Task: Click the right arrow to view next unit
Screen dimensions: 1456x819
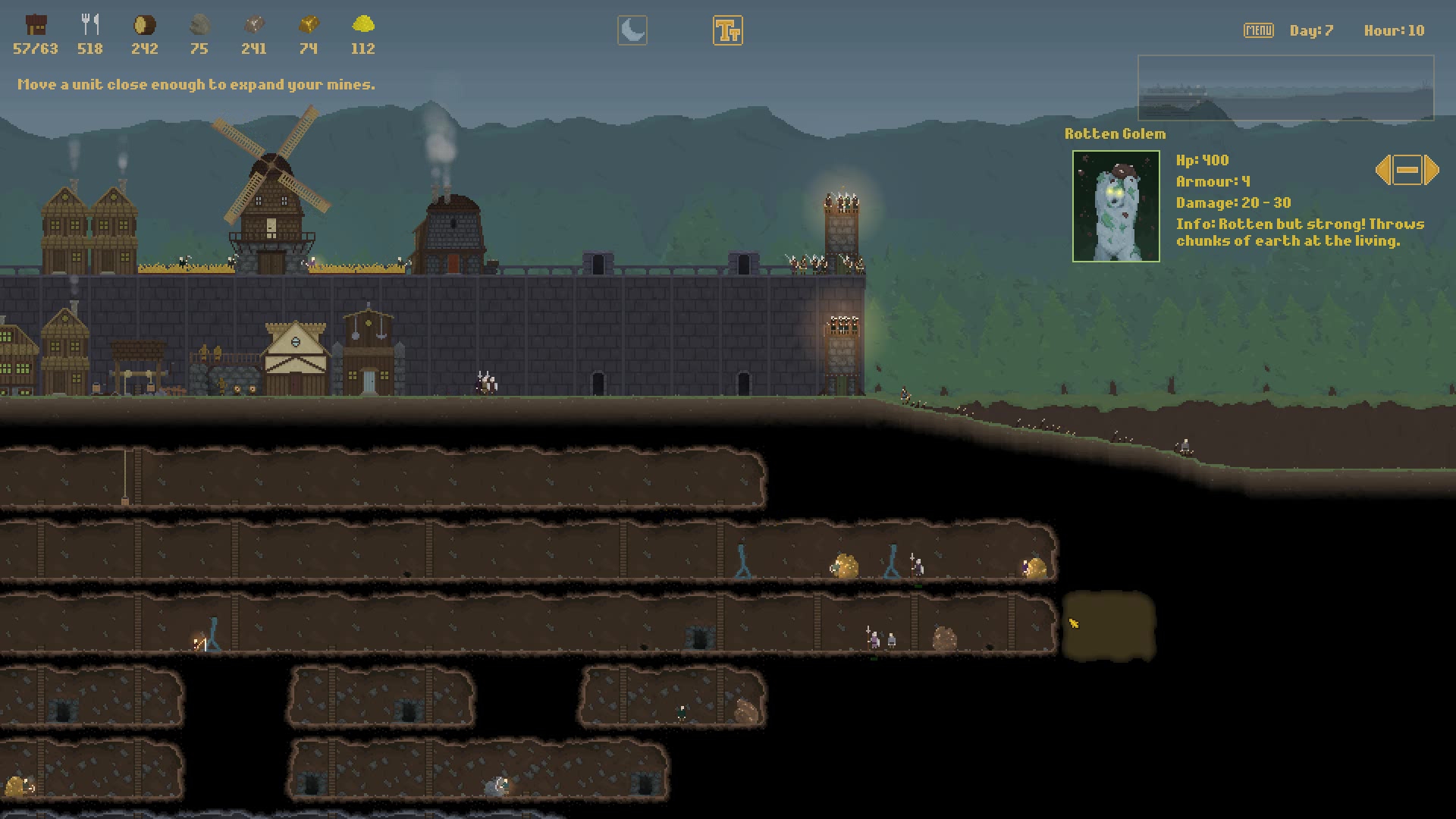Action: [x=1431, y=170]
